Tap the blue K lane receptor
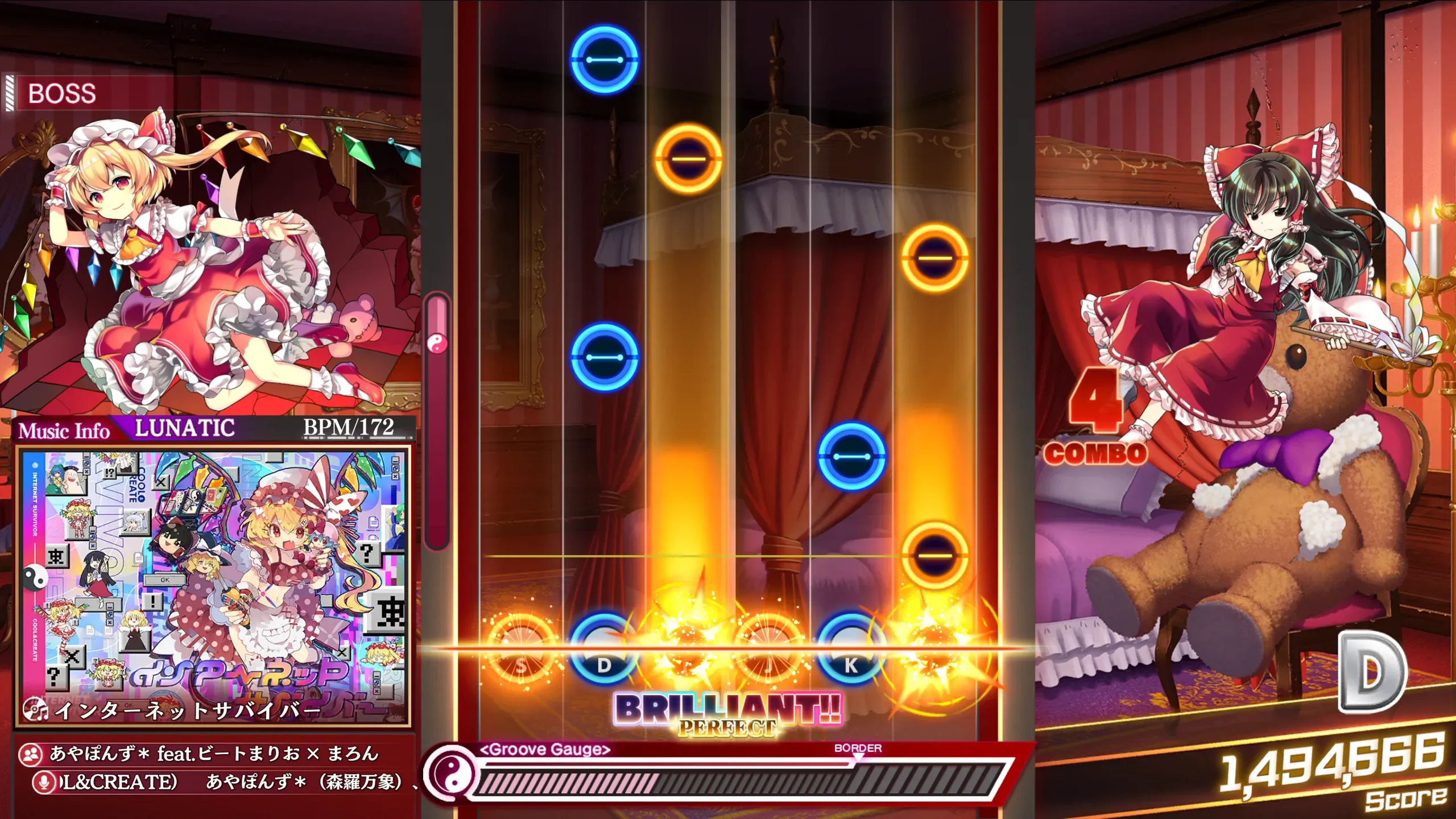This screenshot has height=819, width=1456. [x=851, y=650]
